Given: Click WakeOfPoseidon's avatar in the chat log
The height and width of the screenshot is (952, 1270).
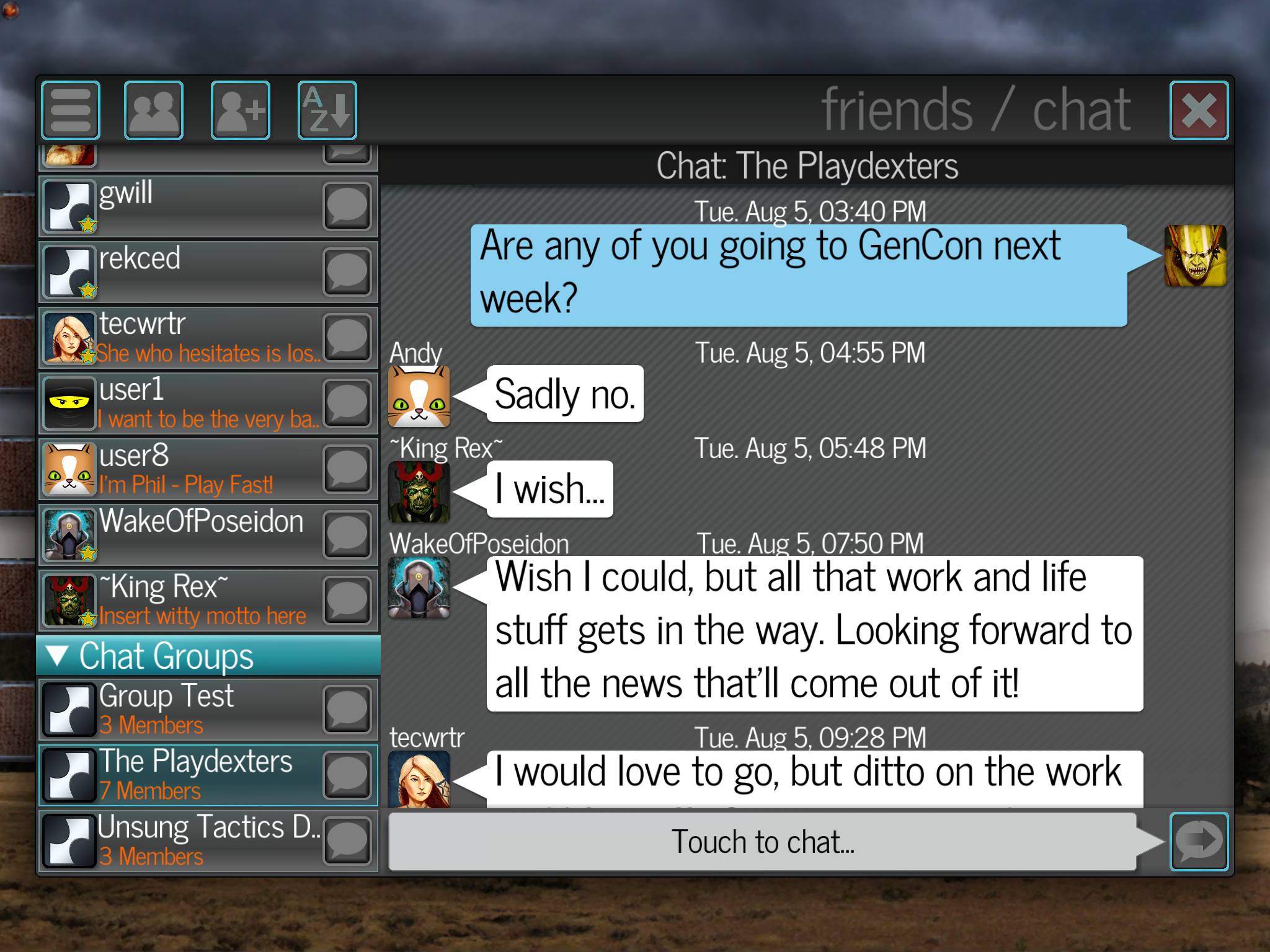Looking at the screenshot, I should click(419, 587).
